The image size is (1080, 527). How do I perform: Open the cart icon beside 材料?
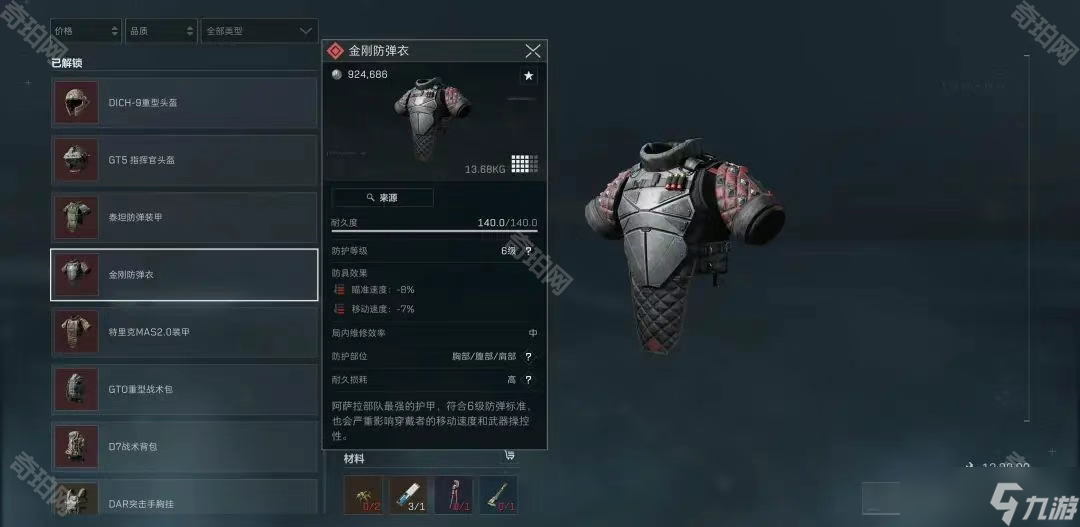(510, 456)
